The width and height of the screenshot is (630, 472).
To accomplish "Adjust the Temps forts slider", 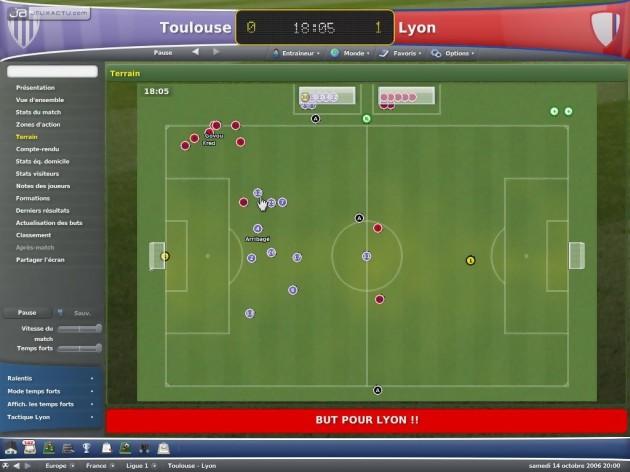I will 79,347.
